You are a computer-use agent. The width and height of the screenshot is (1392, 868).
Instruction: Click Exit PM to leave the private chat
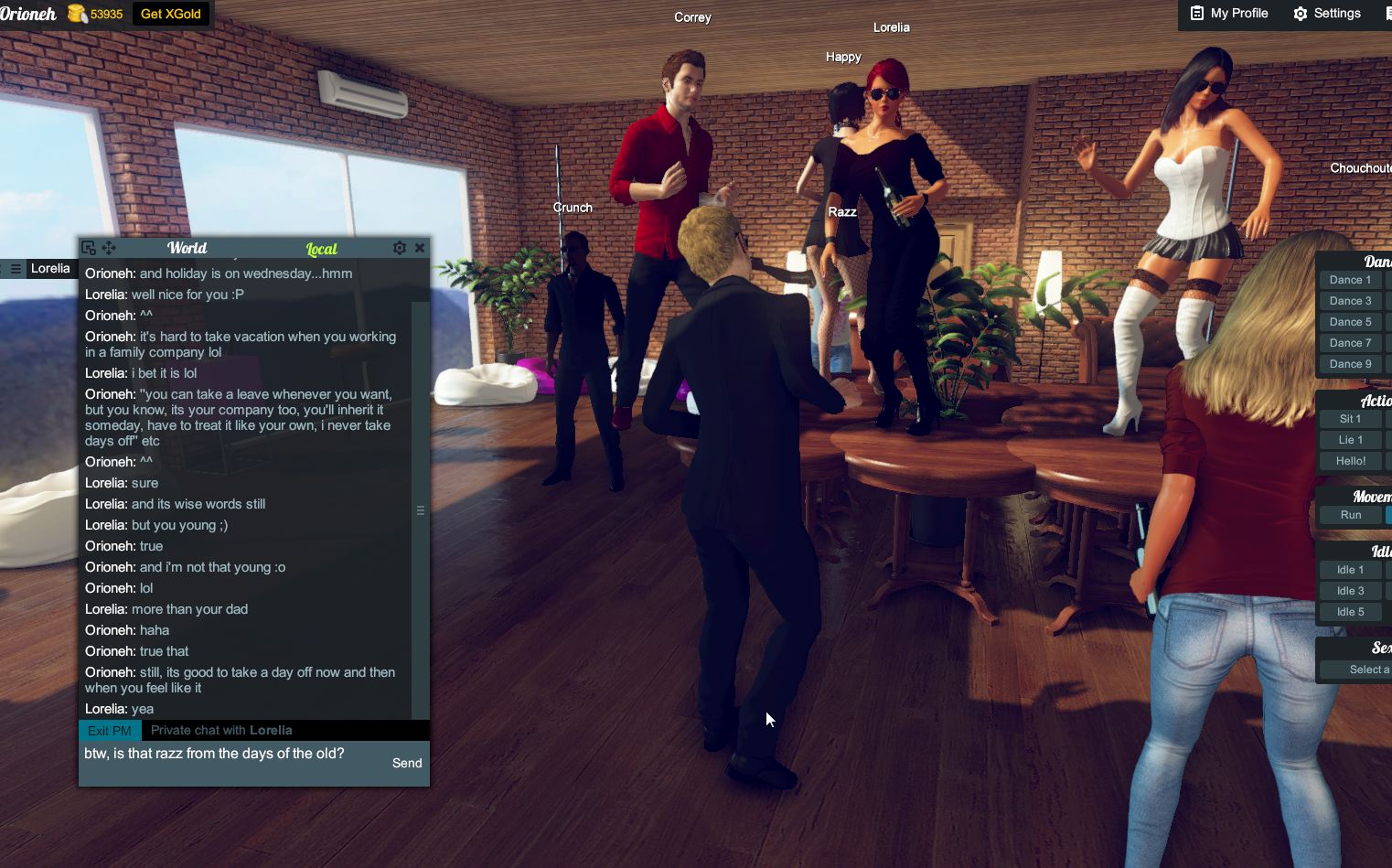[x=109, y=730]
